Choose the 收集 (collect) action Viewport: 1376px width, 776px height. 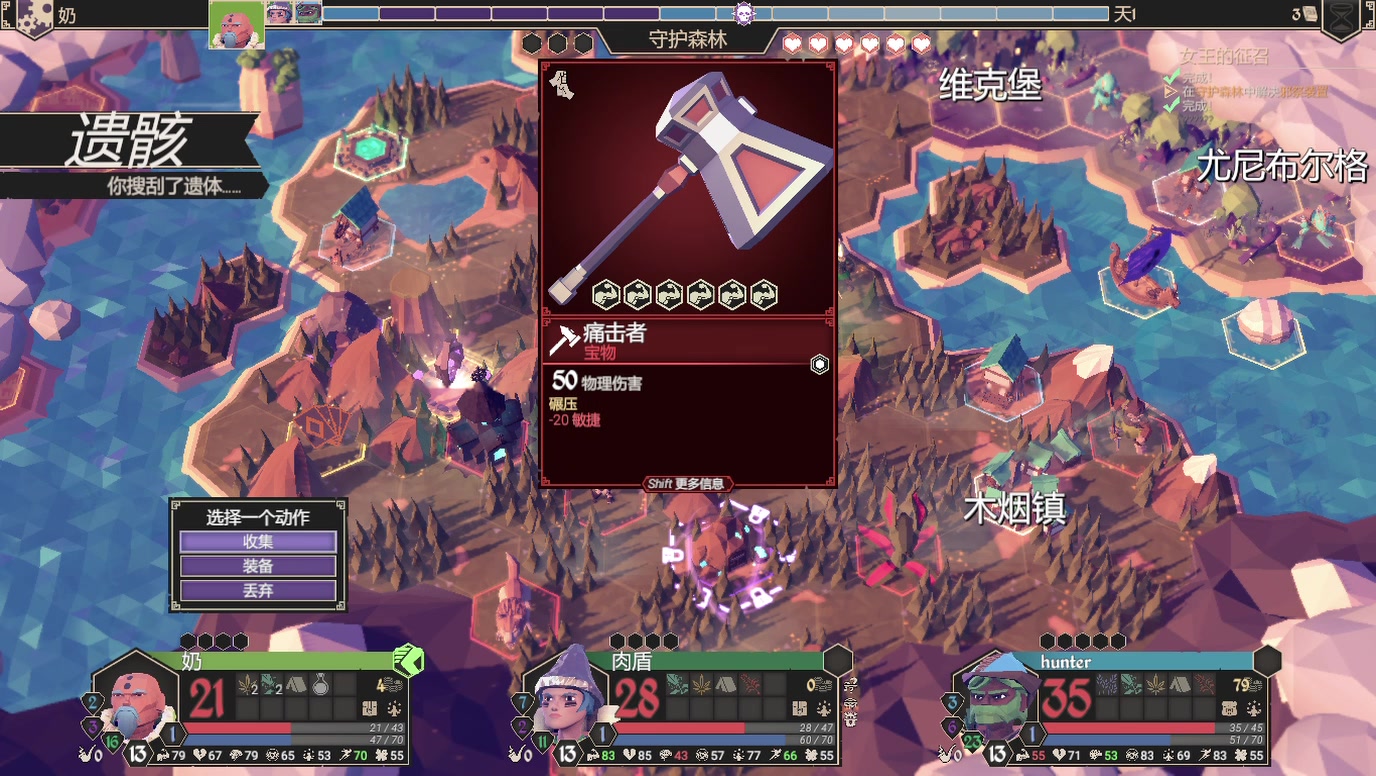pyautogui.click(x=258, y=542)
